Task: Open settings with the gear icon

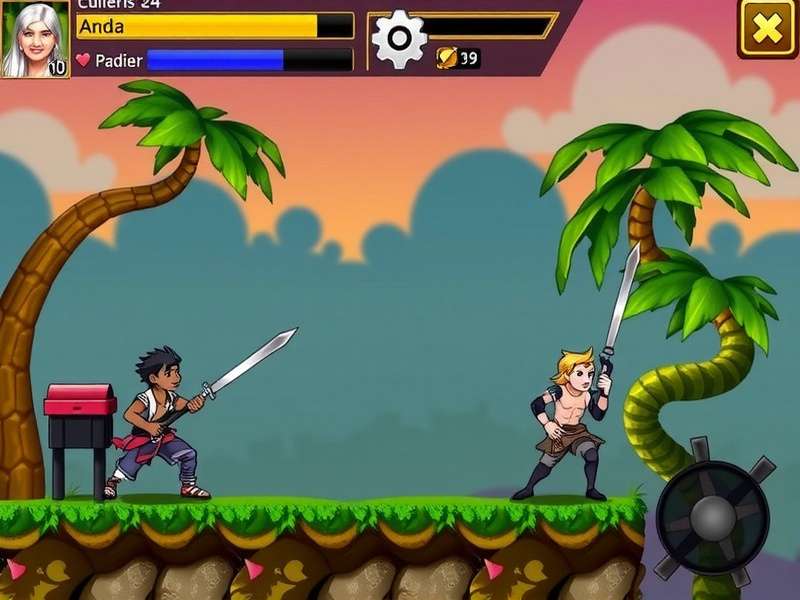Action: coord(399,39)
